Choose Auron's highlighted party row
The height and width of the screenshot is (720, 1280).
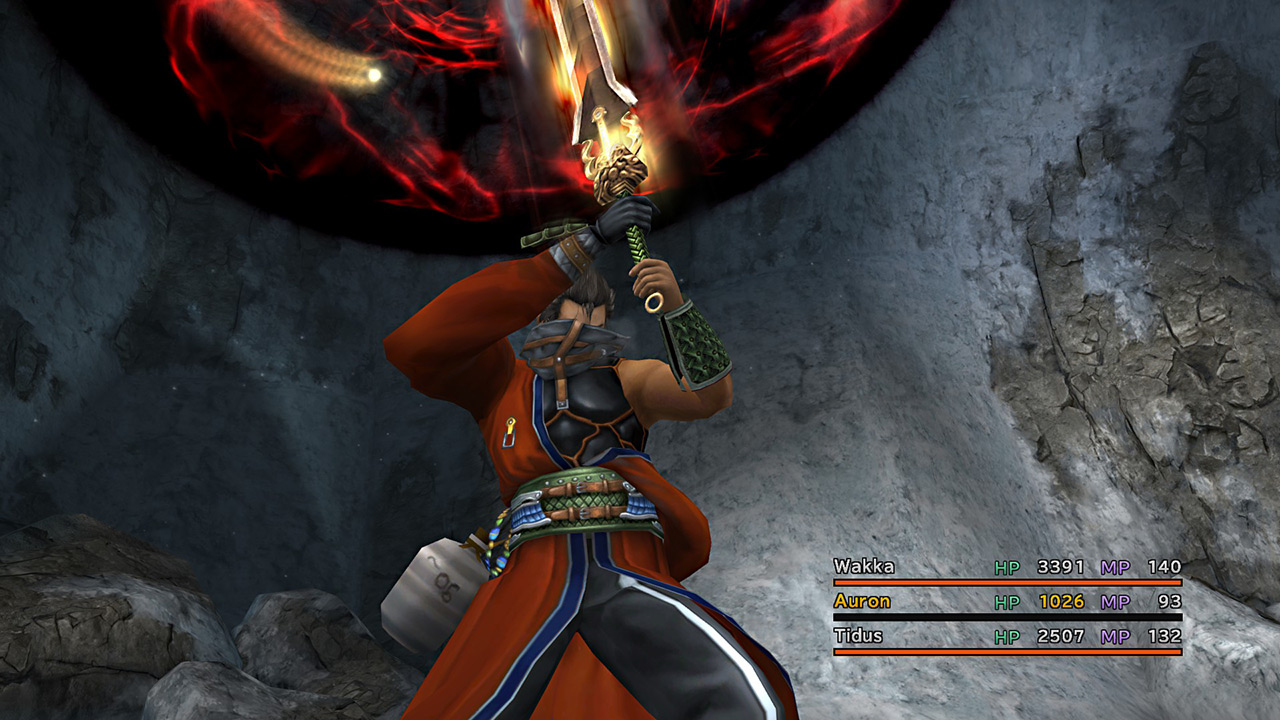[x=862, y=602]
